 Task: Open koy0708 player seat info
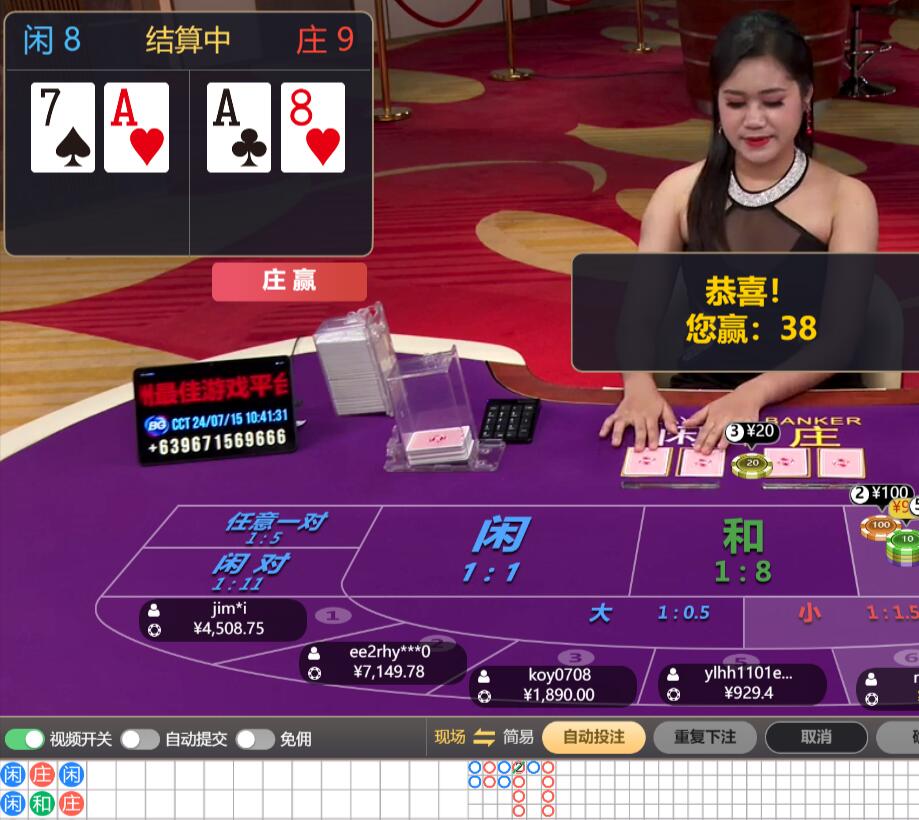coord(553,686)
